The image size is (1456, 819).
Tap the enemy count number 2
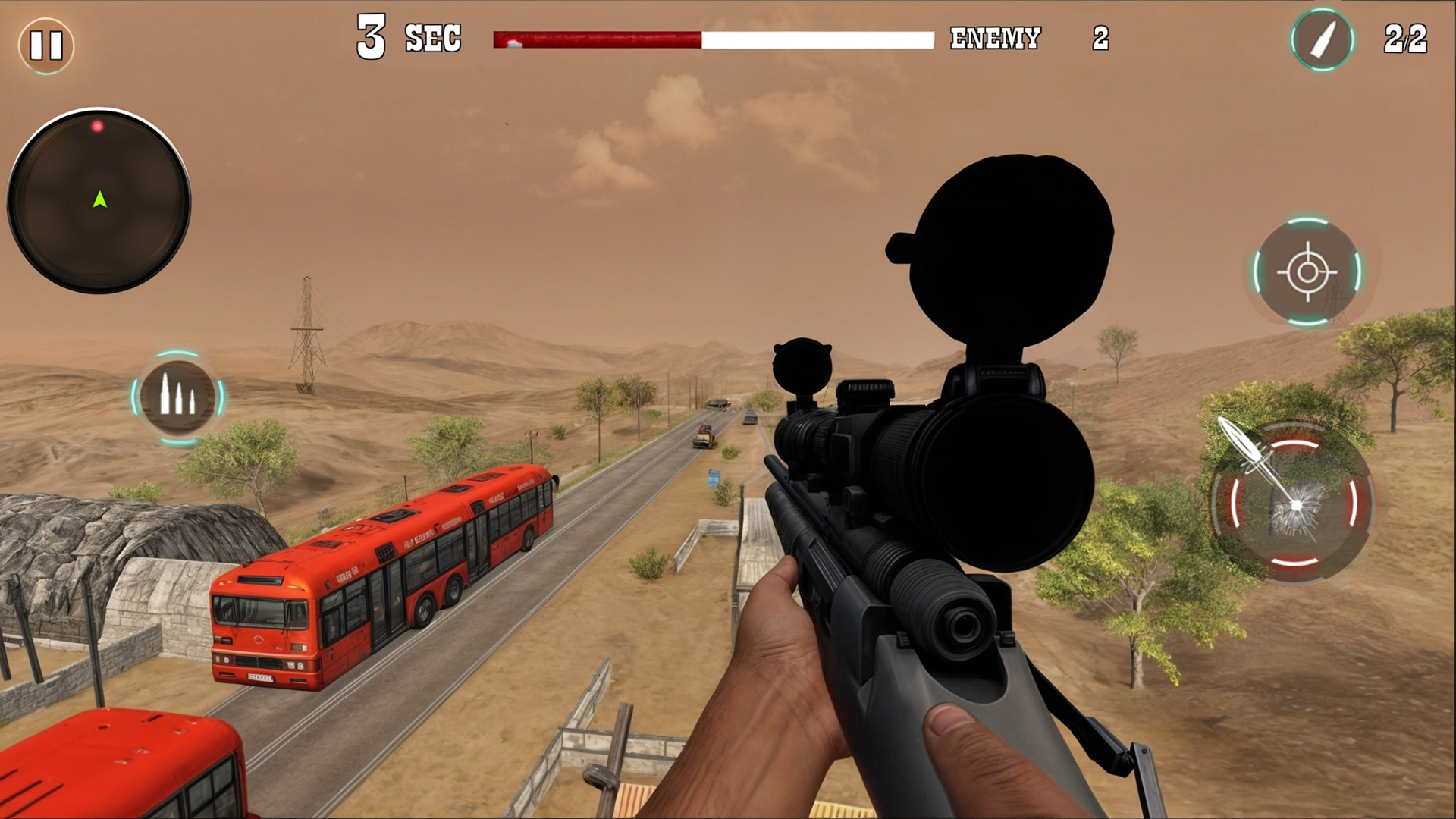[1101, 38]
